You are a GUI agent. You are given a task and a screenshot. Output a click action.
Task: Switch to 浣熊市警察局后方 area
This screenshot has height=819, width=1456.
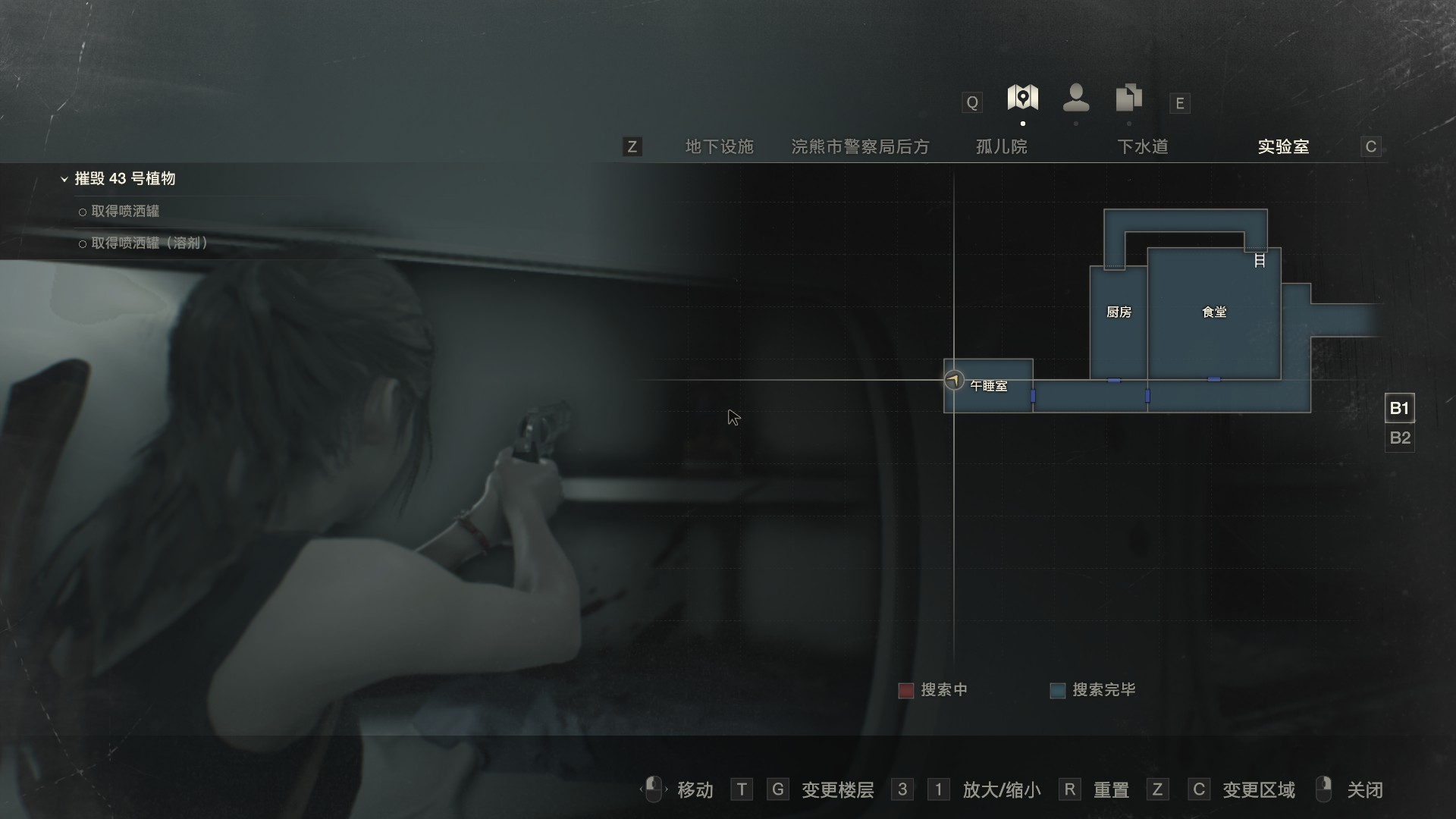click(860, 147)
